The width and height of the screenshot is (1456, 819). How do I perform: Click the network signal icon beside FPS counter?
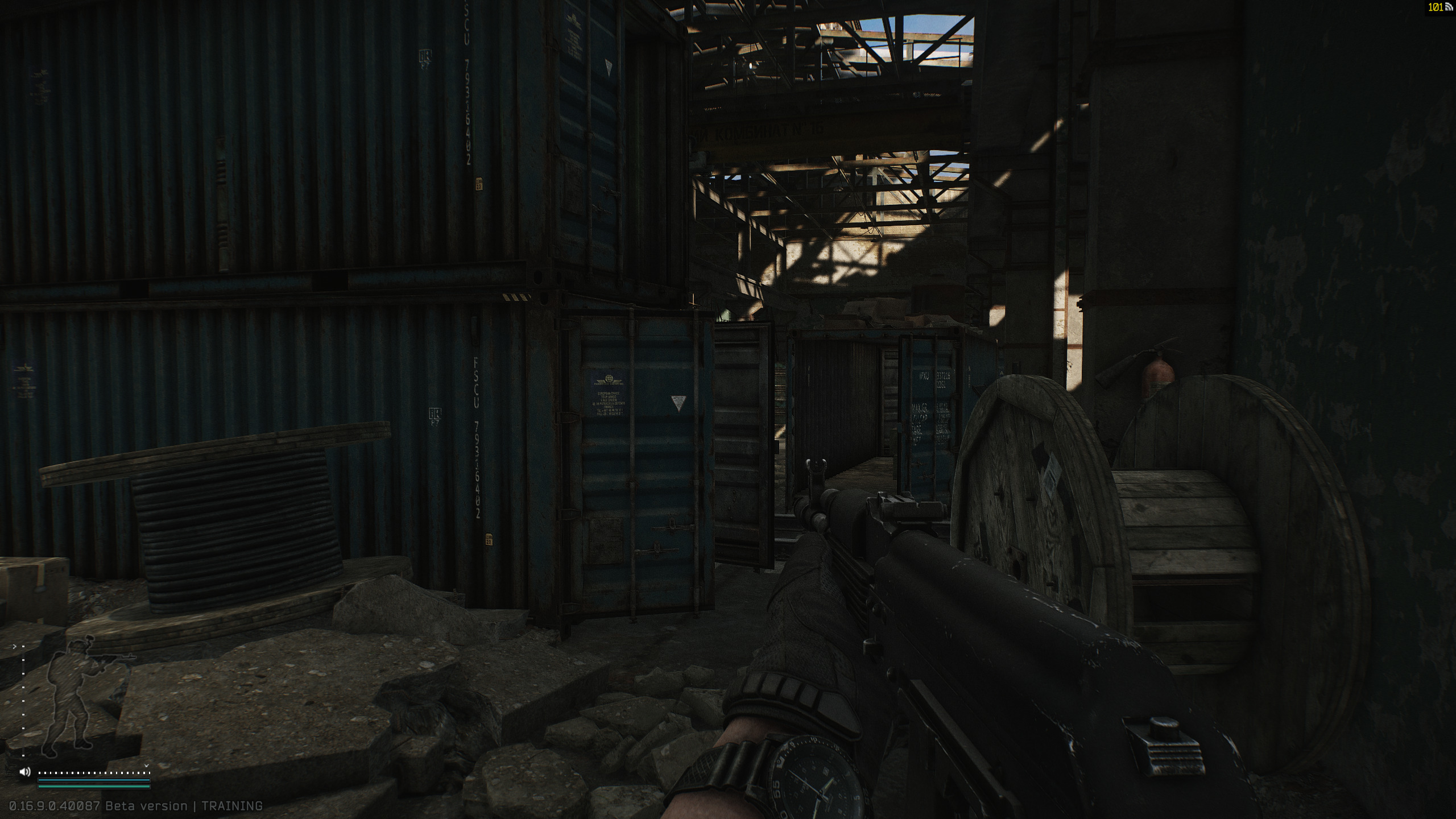[x=1449, y=7]
